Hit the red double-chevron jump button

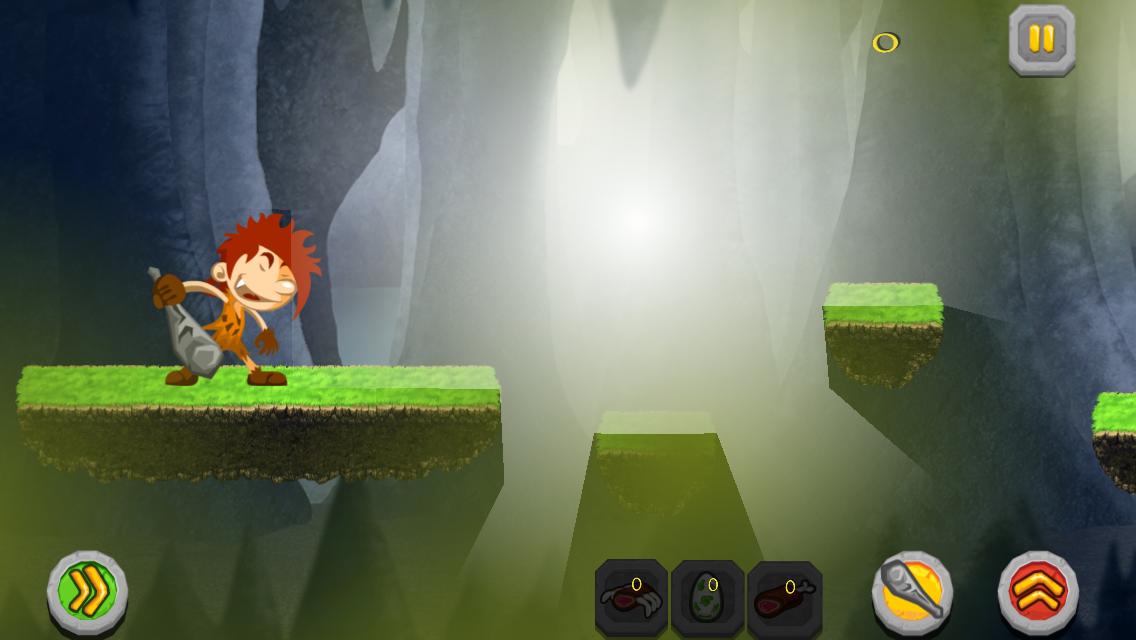pyautogui.click(x=1038, y=592)
